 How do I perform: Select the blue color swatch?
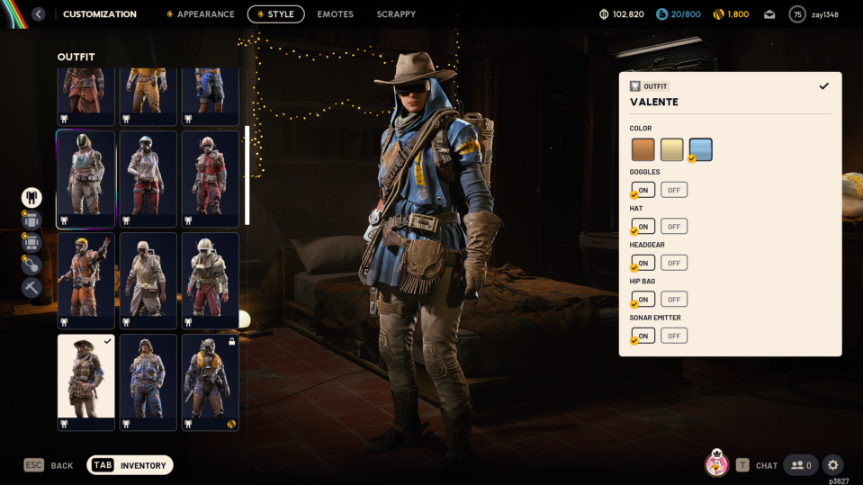point(700,150)
